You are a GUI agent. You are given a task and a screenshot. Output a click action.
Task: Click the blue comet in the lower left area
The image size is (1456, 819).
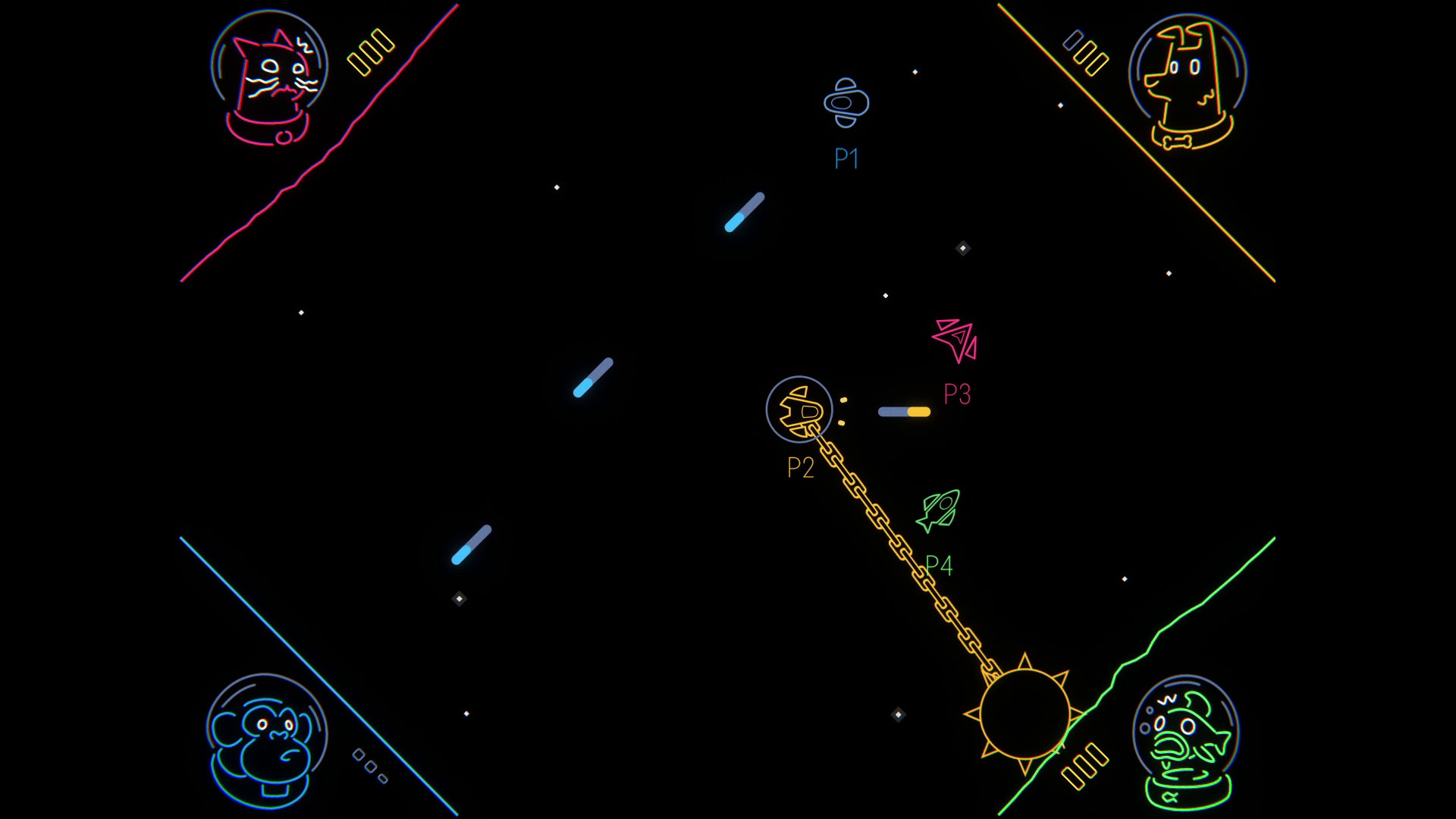(472, 546)
